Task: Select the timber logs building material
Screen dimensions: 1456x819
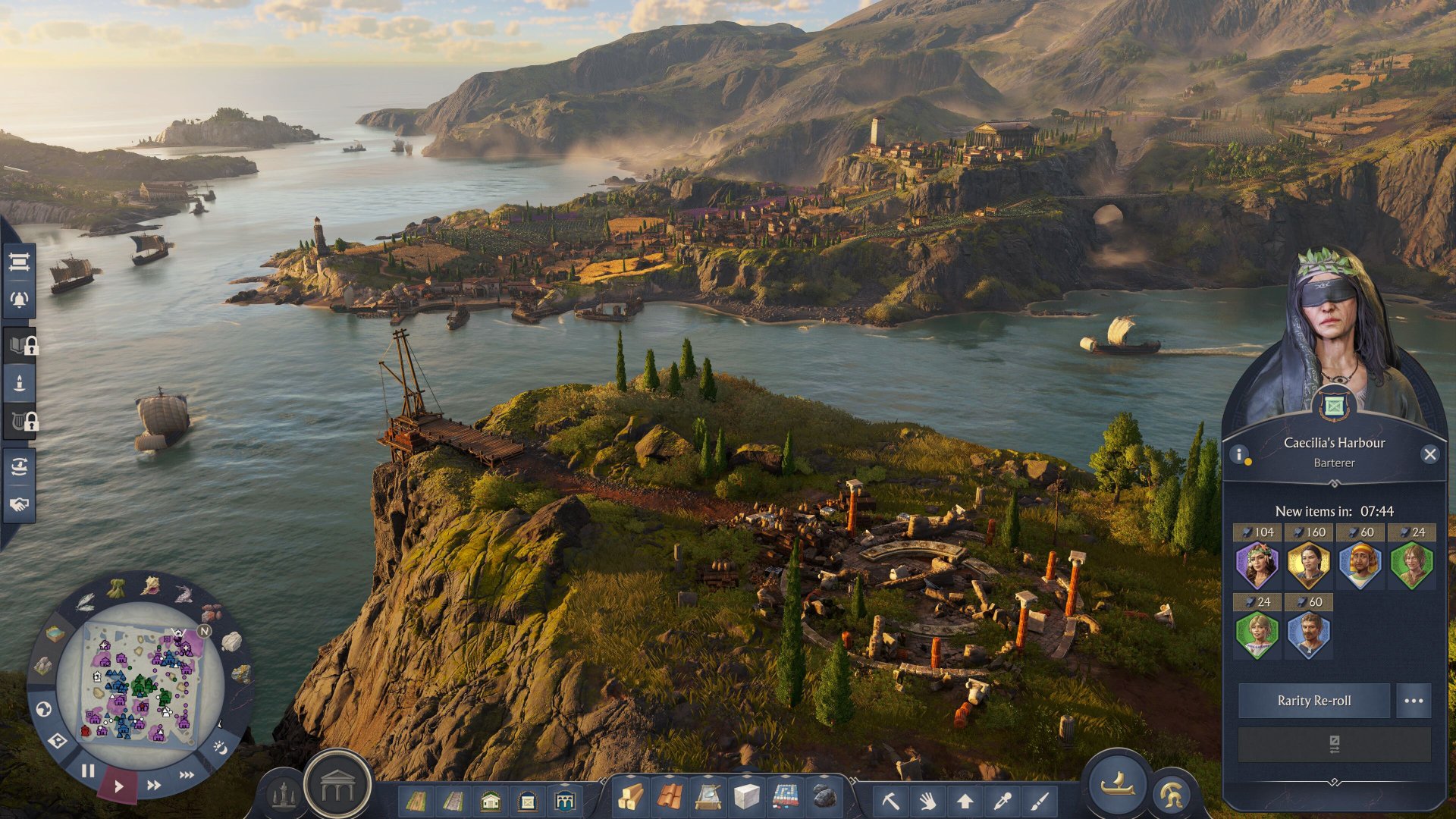Action: coord(632,798)
